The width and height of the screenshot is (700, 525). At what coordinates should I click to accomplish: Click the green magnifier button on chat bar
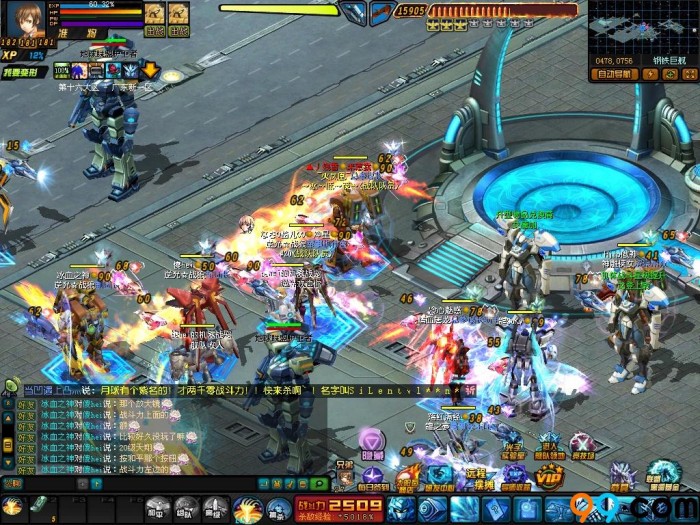[x=320, y=483]
